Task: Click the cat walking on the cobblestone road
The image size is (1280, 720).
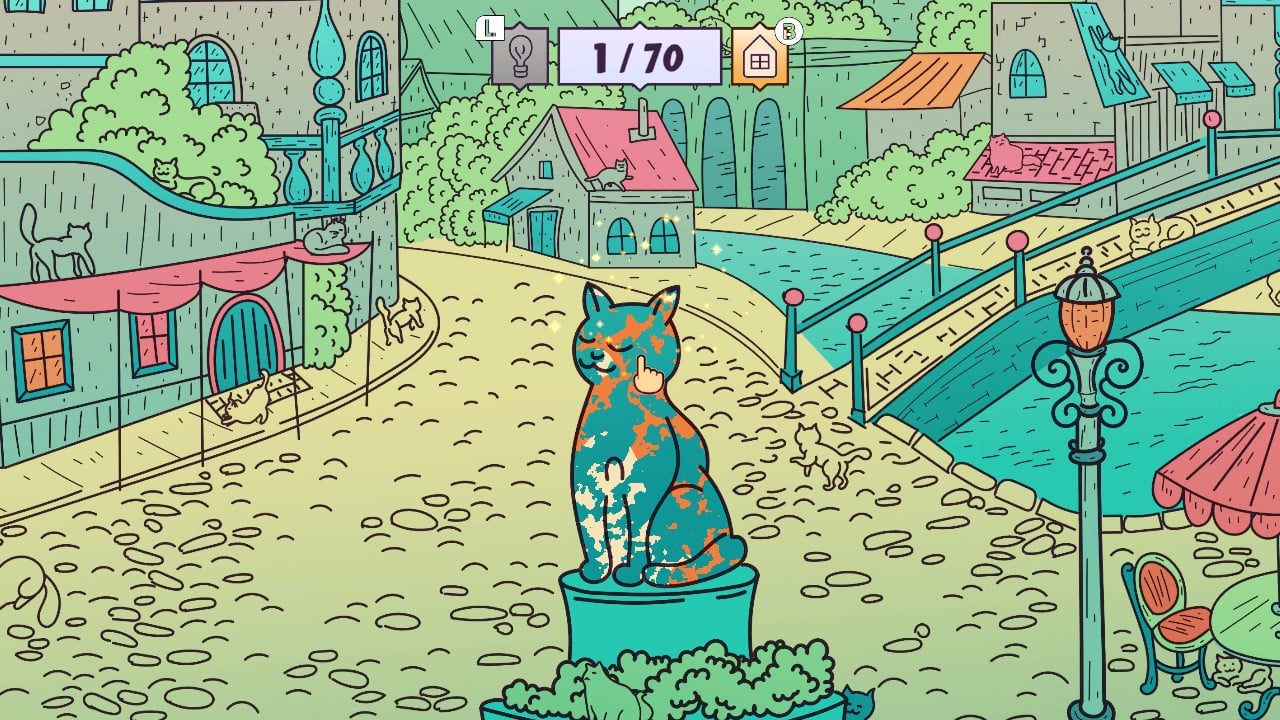Action: tap(405, 319)
